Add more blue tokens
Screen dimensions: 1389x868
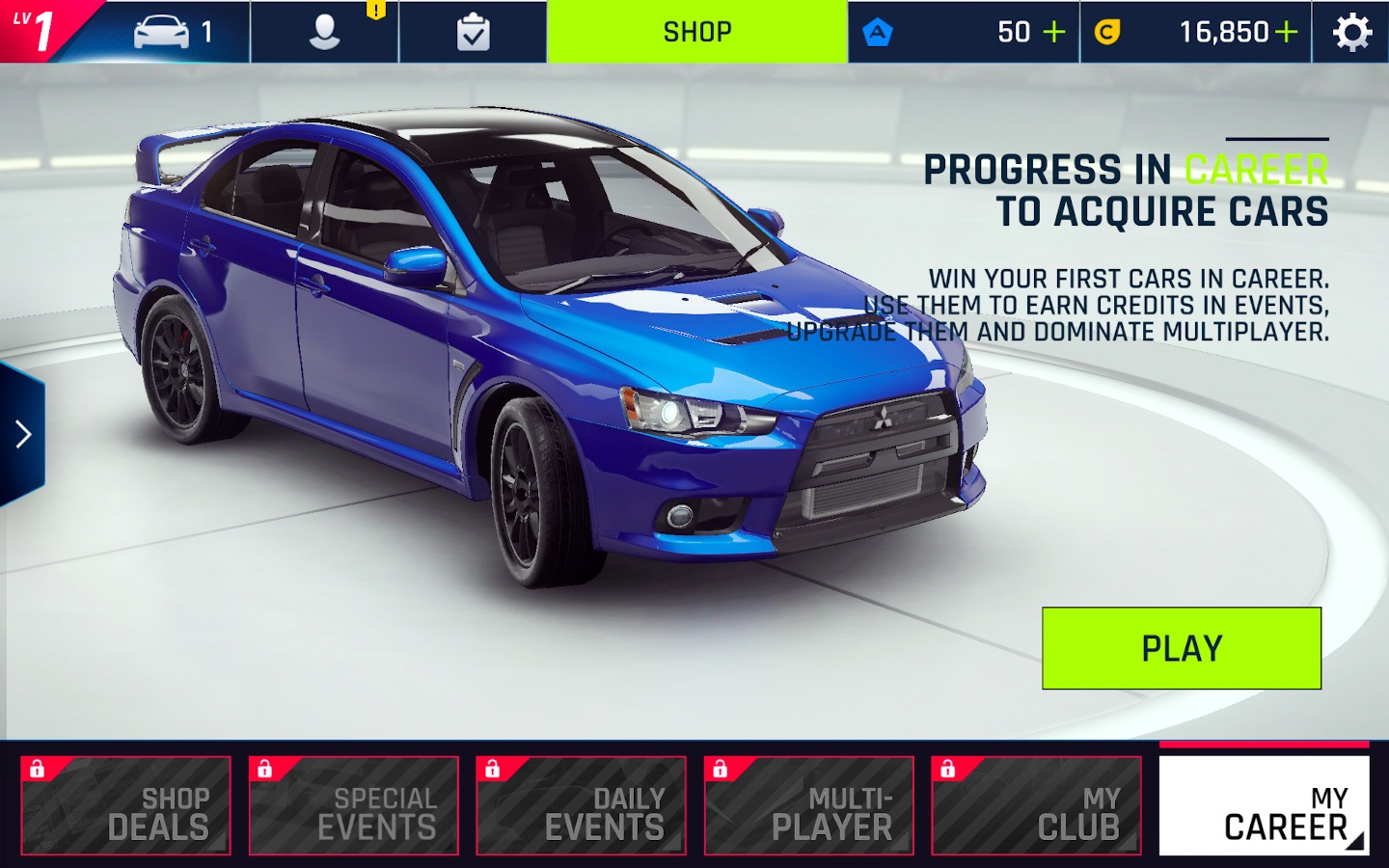click(x=1054, y=32)
